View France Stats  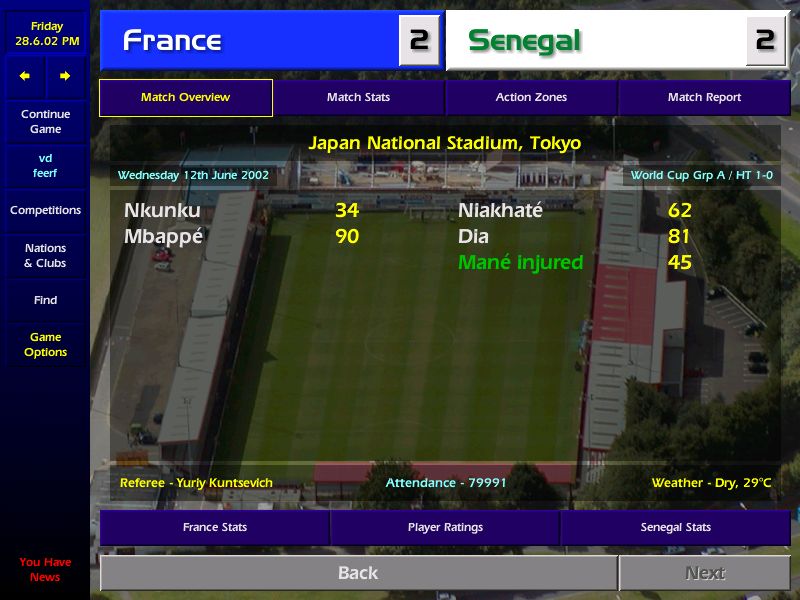pyautogui.click(x=214, y=527)
